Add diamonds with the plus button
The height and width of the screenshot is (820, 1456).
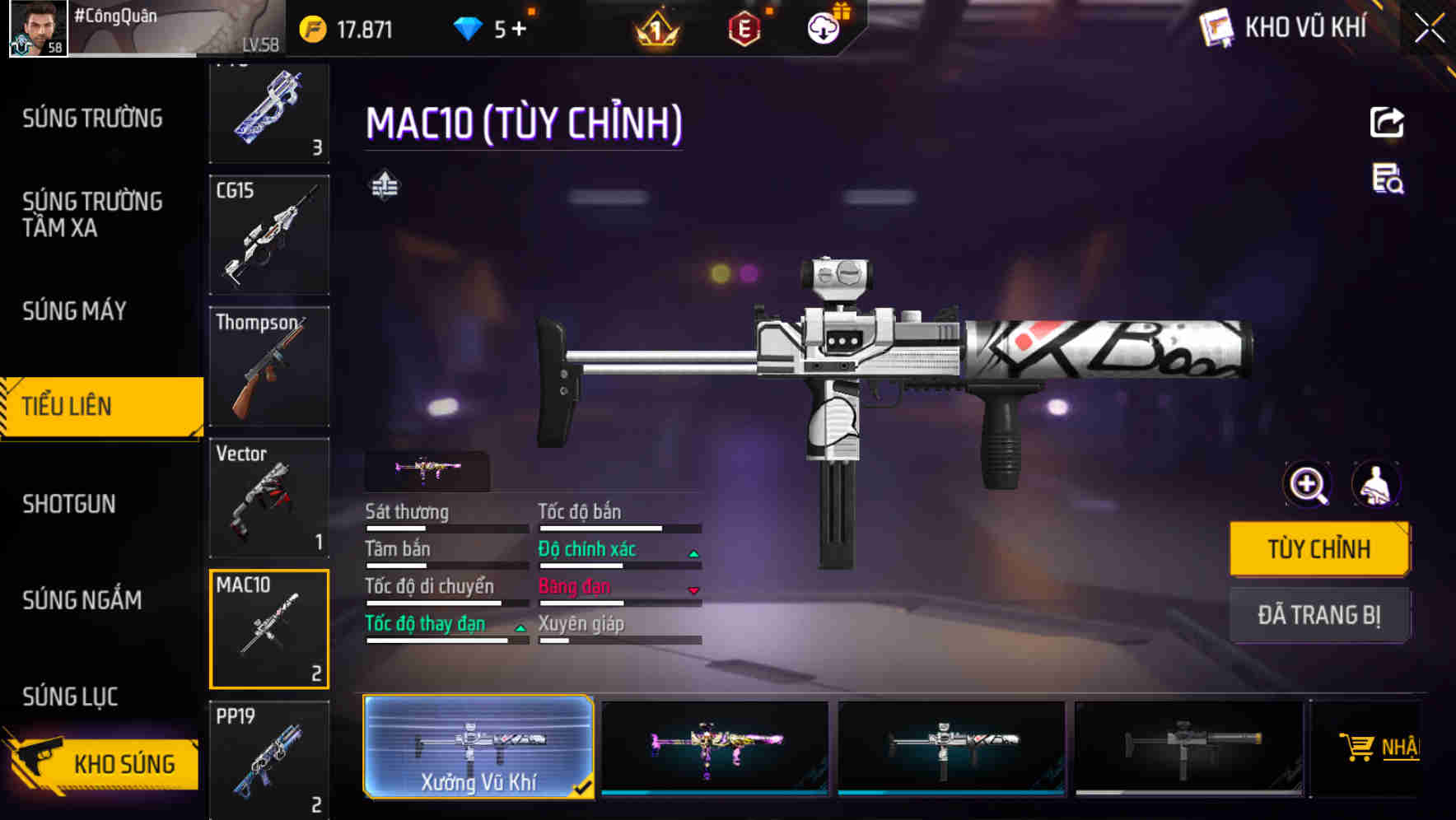pos(519,30)
